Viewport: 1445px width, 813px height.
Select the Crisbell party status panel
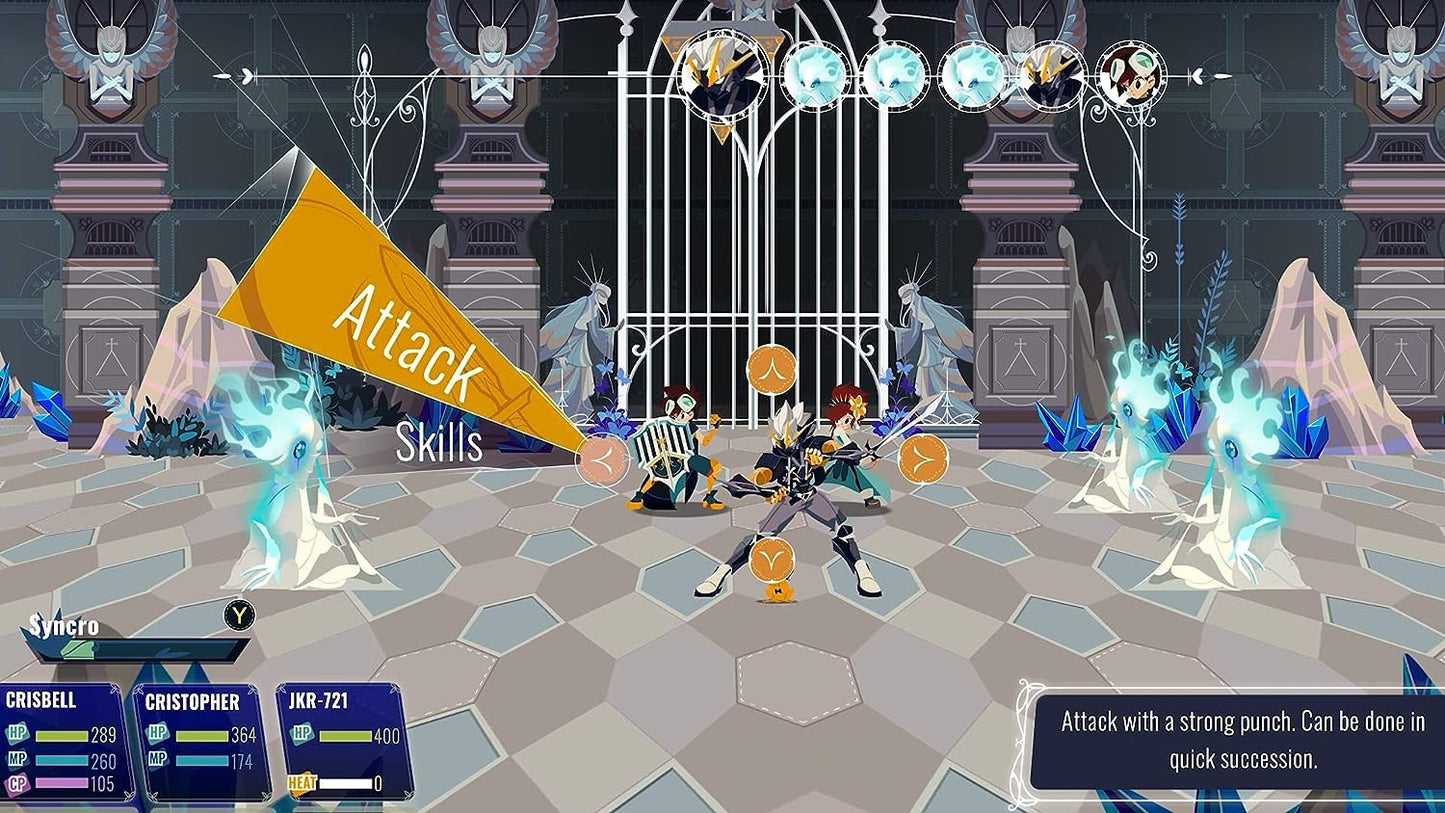point(66,741)
